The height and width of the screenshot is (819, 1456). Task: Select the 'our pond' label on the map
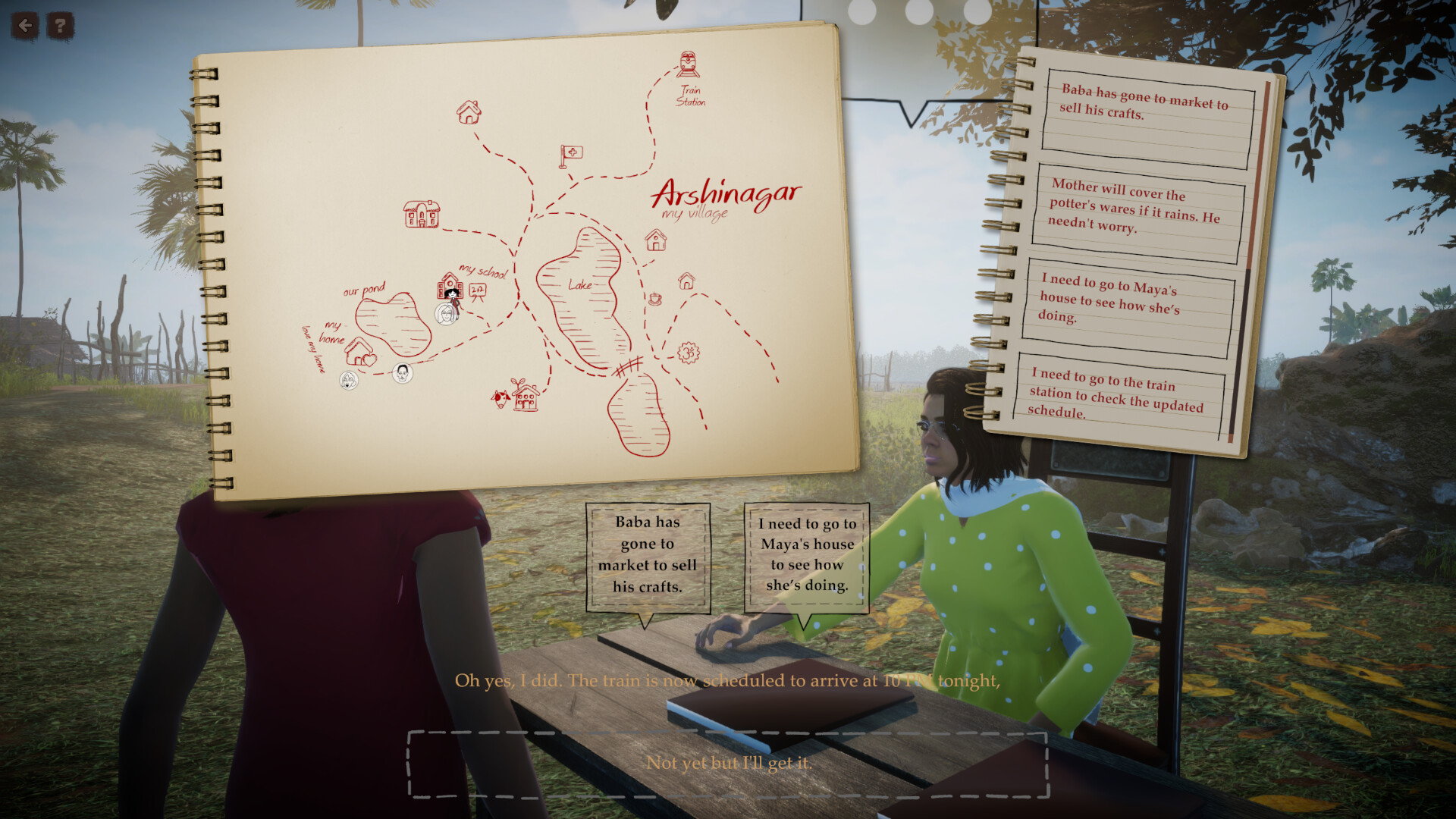[x=365, y=288]
